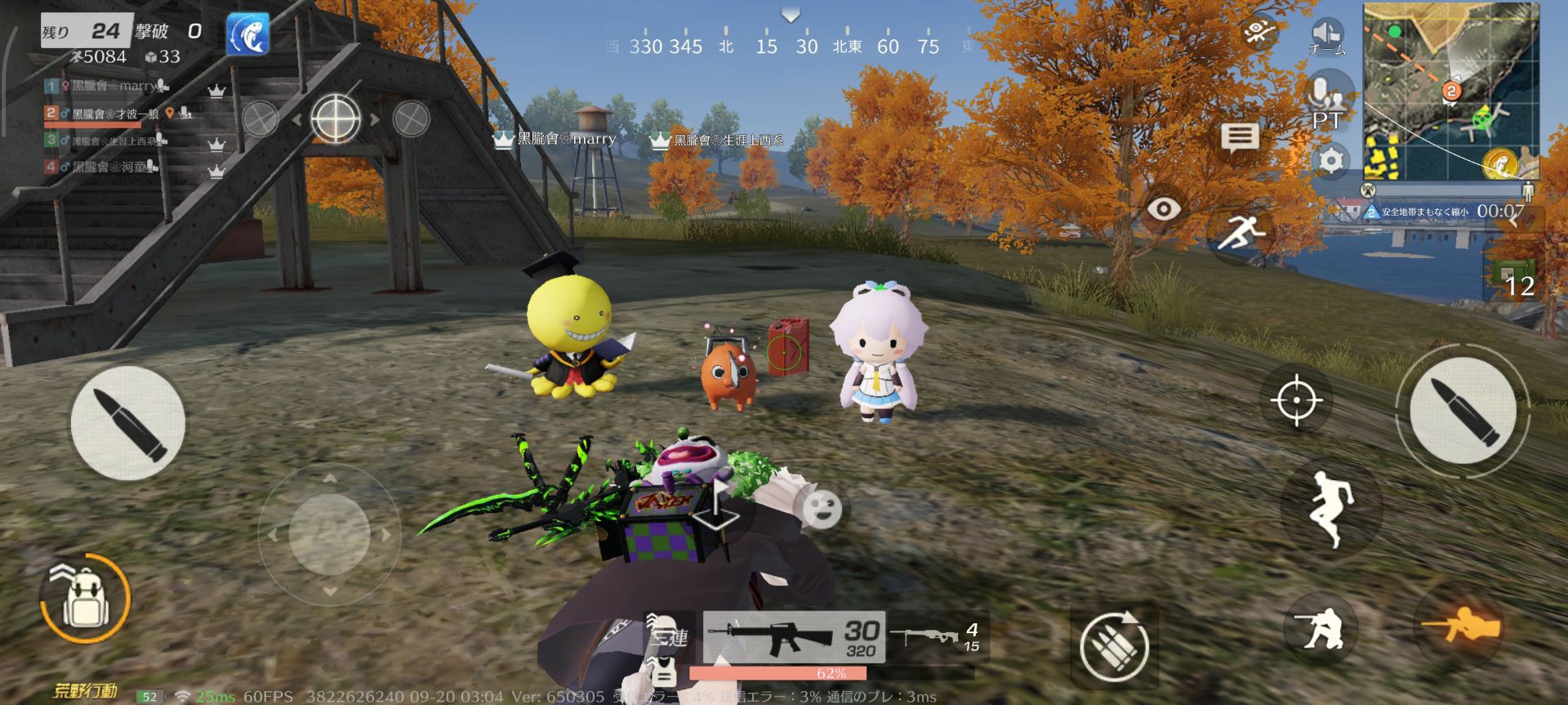Open the emote smiley button
This screenshot has width=1568, height=705.
821,509
